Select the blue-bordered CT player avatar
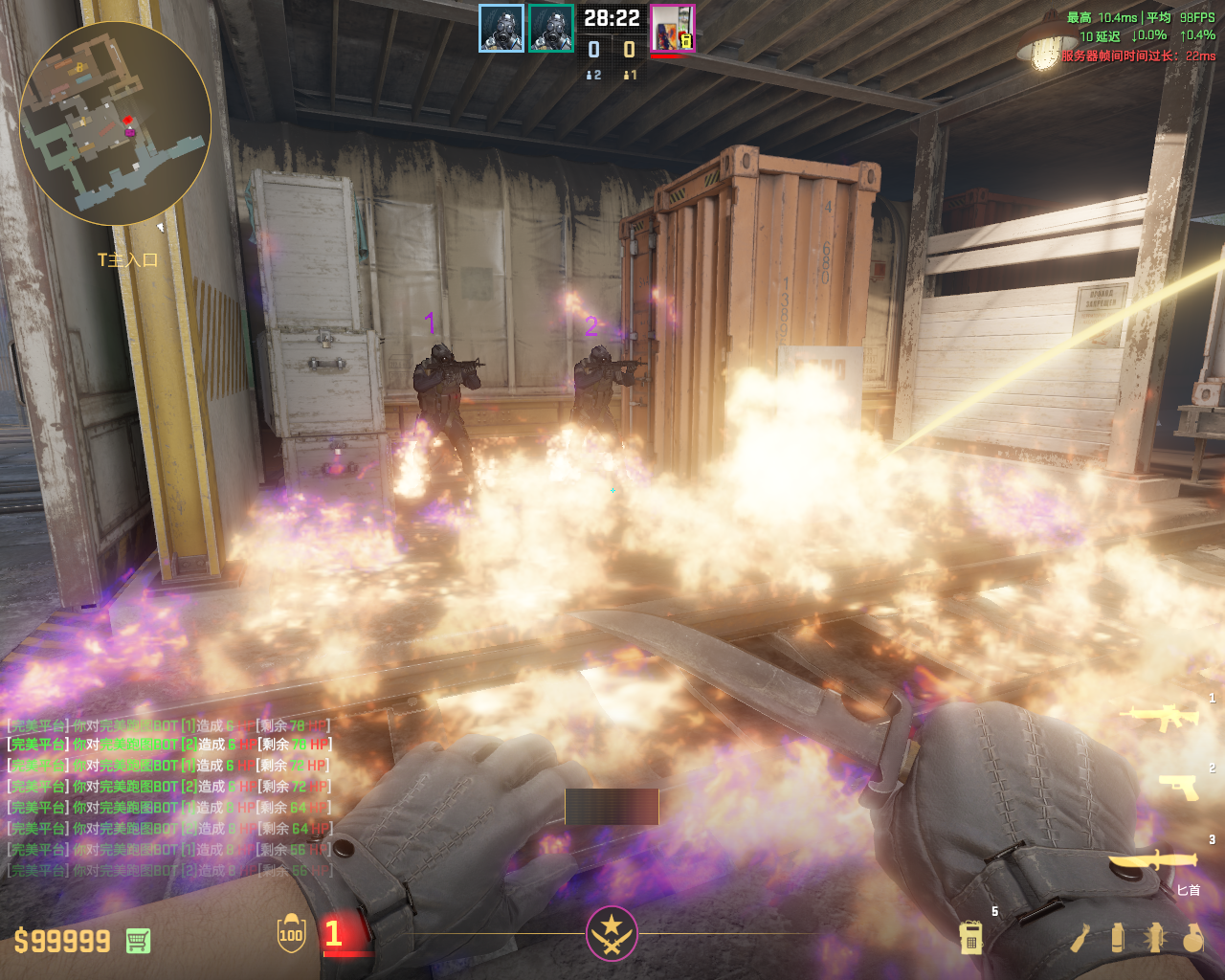Image resolution: width=1225 pixels, height=980 pixels. pyautogui.click(x=501, y=28)
